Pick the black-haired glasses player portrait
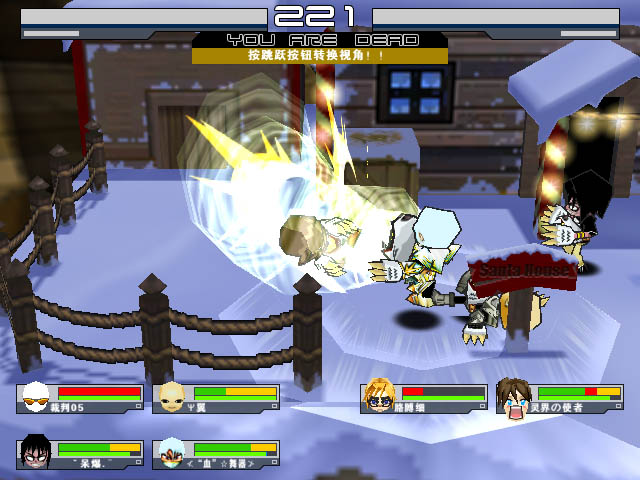Image resolution: width=640 pixels, height=480 pixels. point(37,453)
